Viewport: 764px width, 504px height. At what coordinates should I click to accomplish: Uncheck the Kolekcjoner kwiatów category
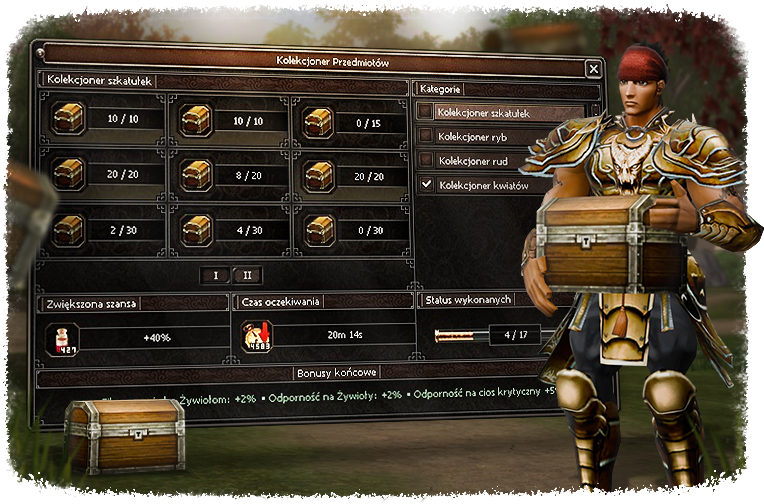coord(427,184)
